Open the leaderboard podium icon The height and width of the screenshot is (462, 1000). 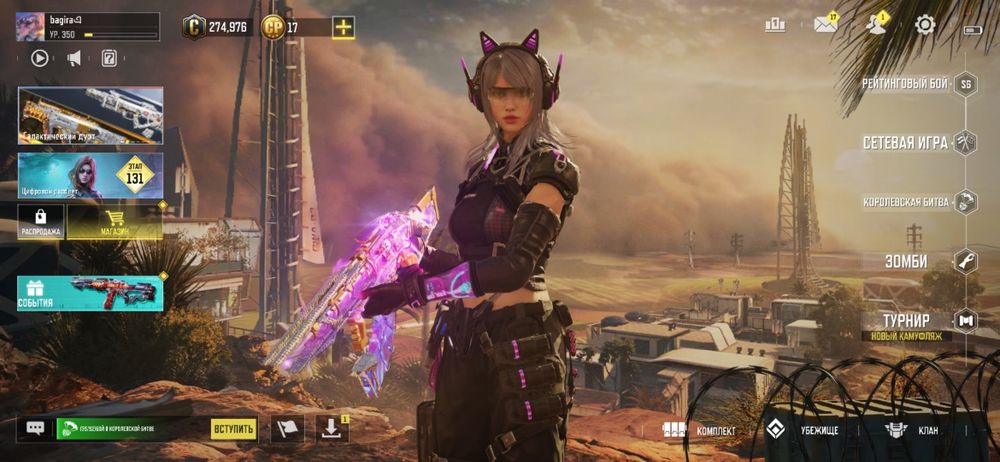click(x=775, y=25)
